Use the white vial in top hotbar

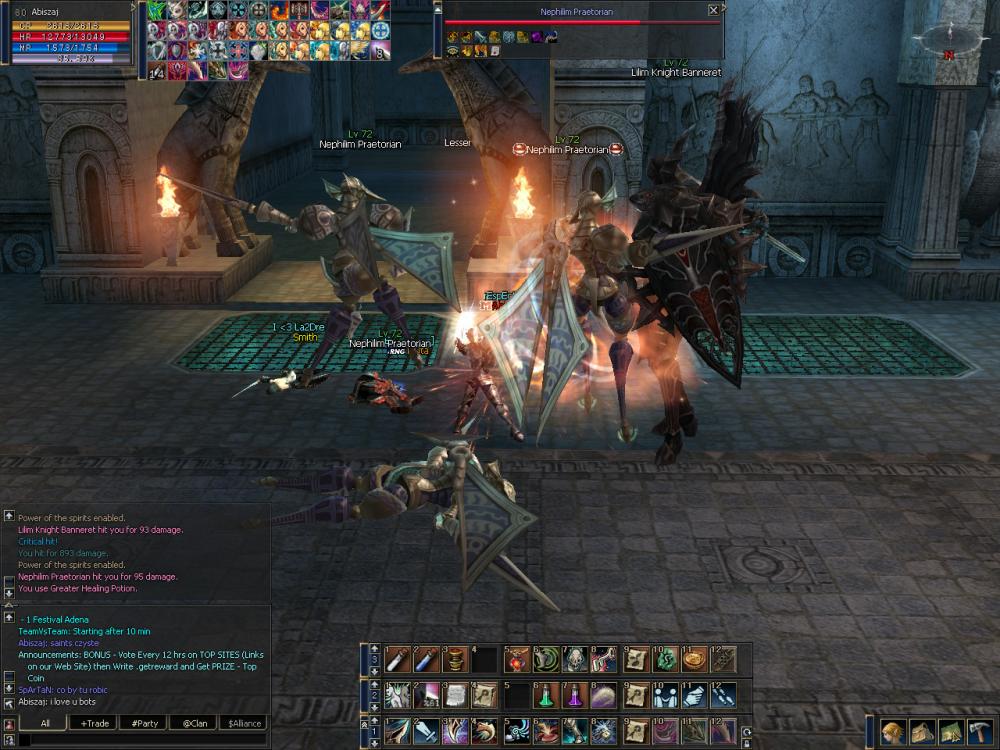tap(398, 659)
